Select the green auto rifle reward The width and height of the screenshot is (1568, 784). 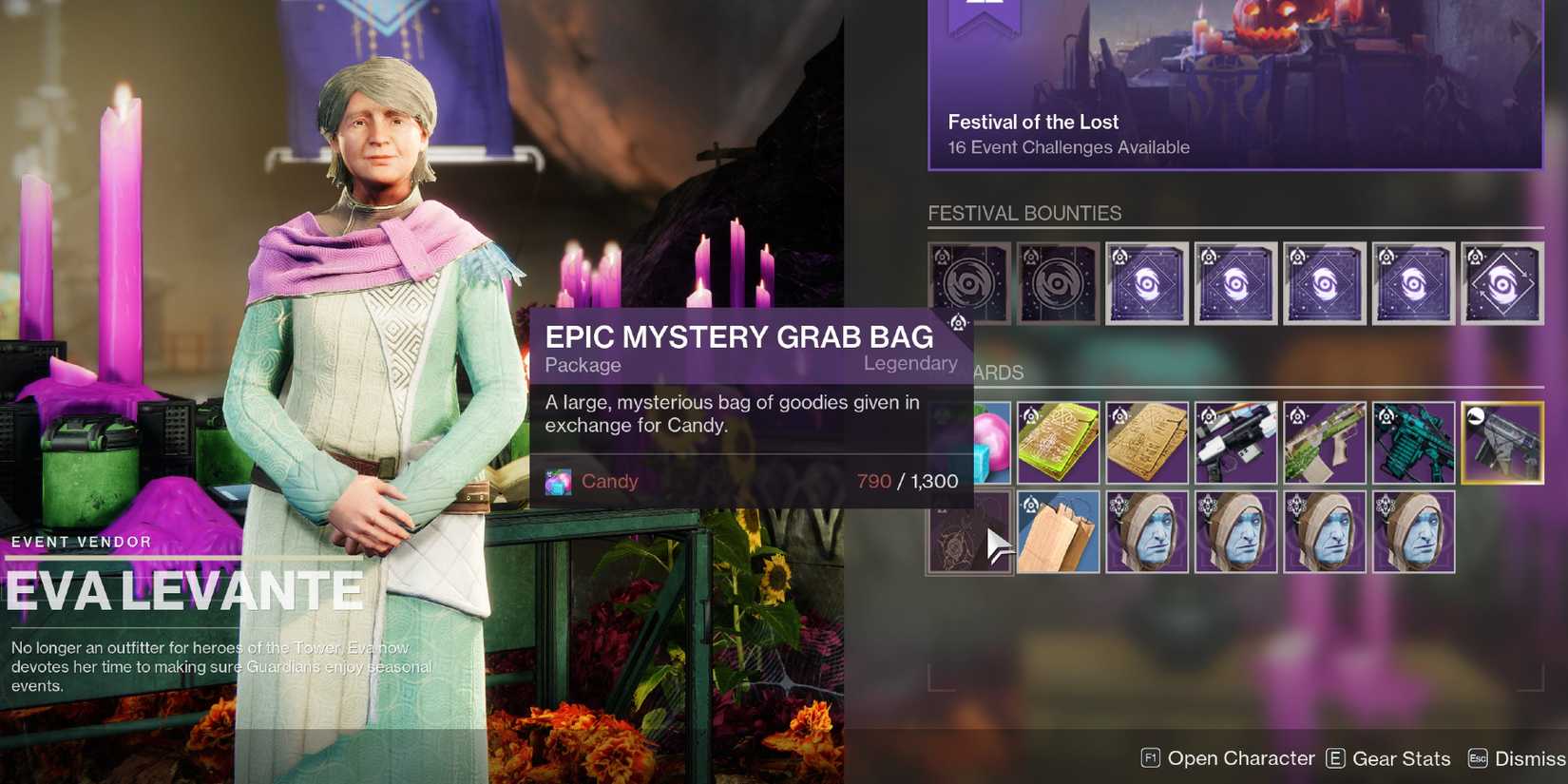coord(1325,442)
